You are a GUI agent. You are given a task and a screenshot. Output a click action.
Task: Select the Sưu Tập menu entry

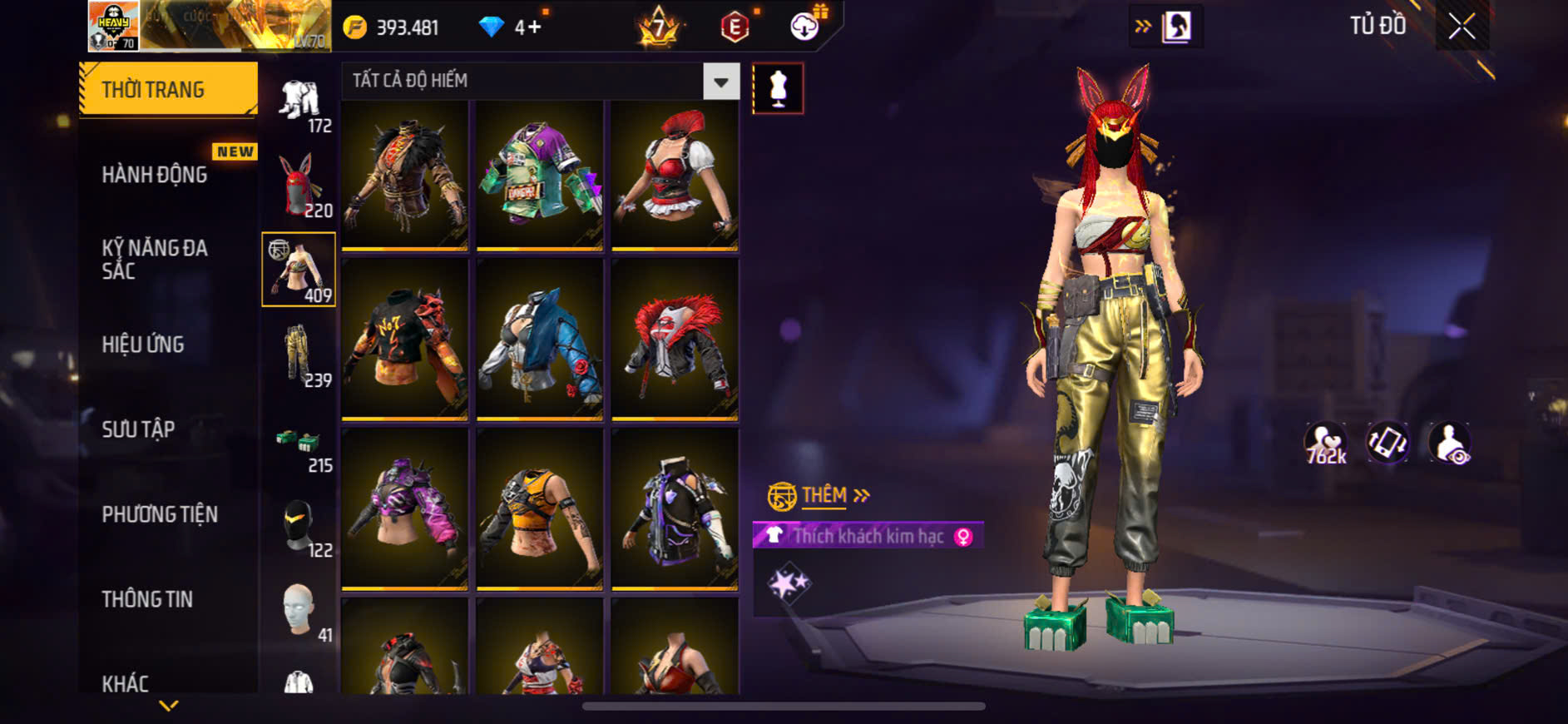138,429
